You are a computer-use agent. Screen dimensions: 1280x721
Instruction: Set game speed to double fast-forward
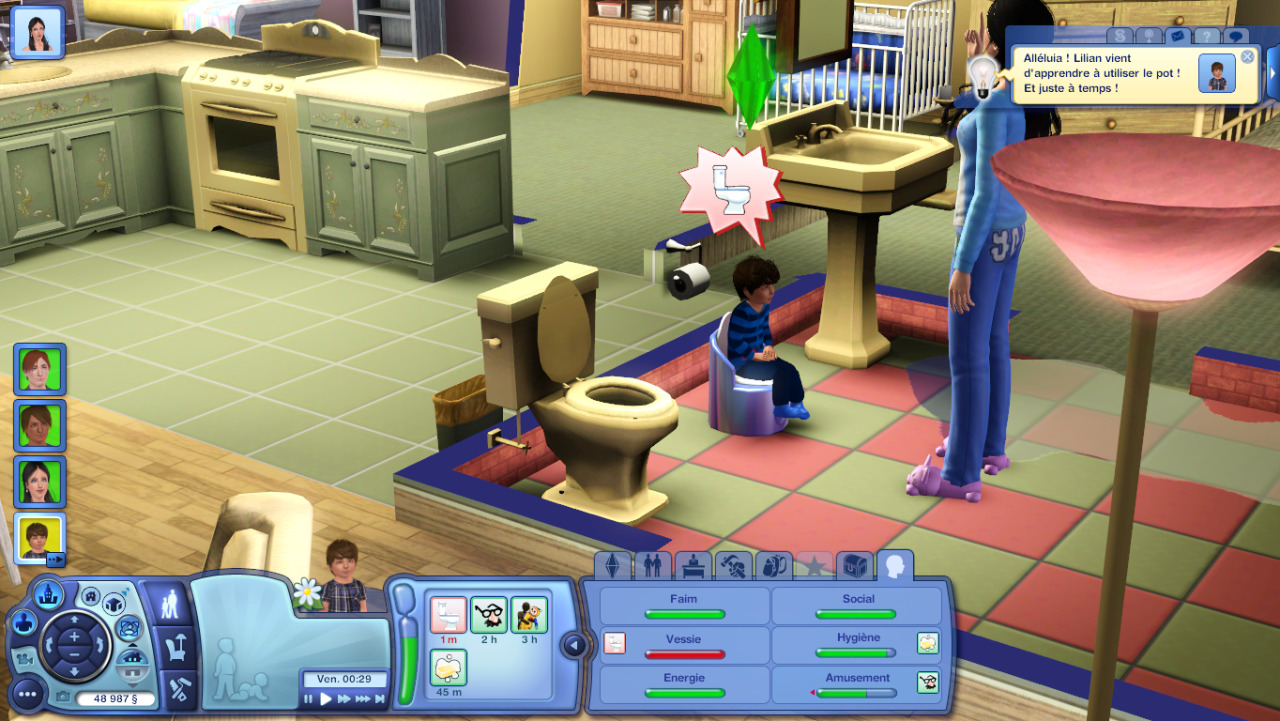coord(344,699)
